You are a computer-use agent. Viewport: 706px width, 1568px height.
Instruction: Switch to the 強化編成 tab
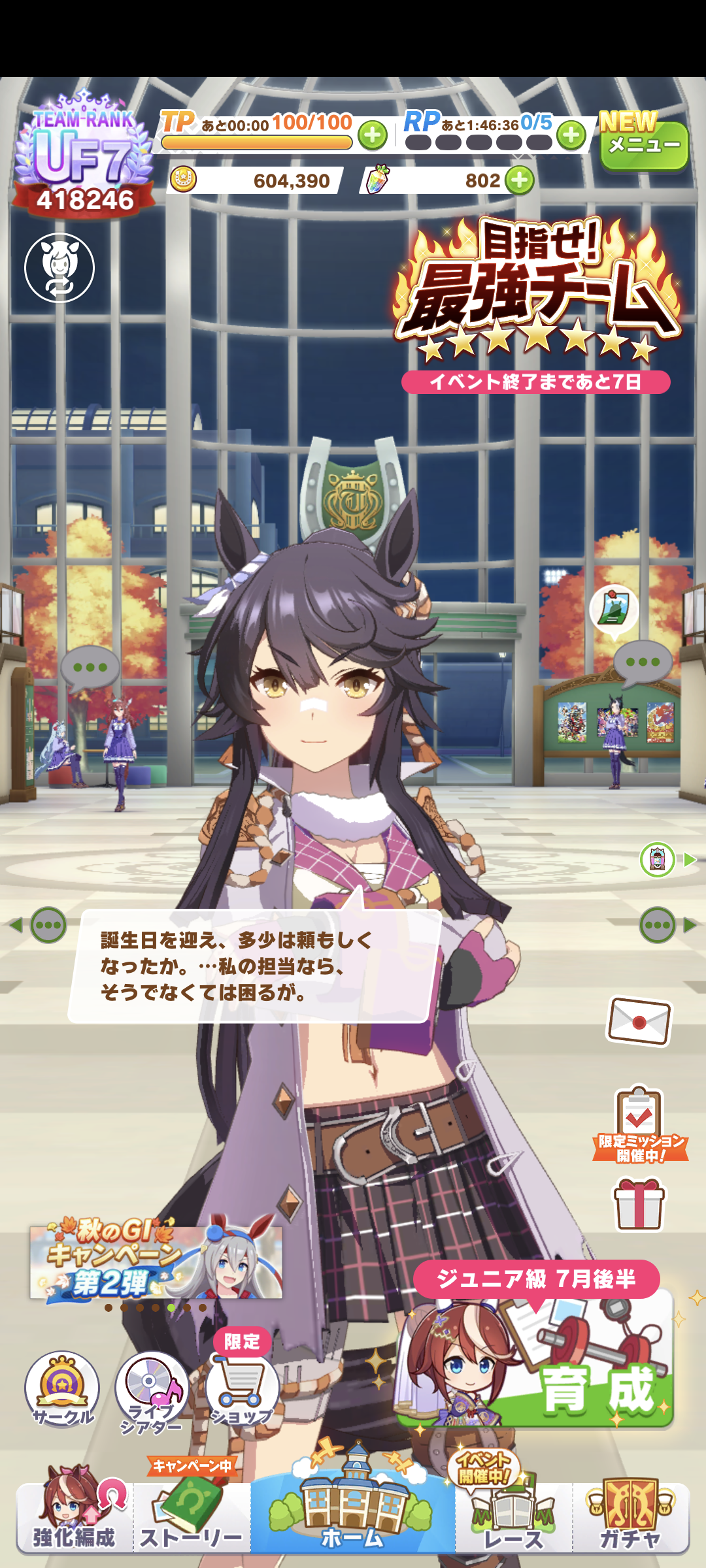(x=74, y=1517)
